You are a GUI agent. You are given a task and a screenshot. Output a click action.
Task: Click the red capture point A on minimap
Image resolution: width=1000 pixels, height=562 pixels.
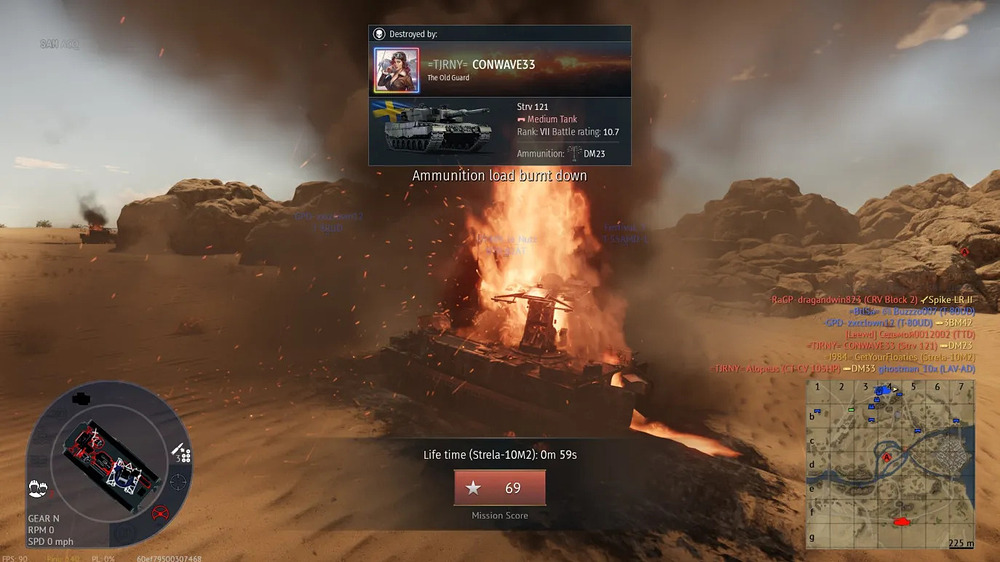886,456
